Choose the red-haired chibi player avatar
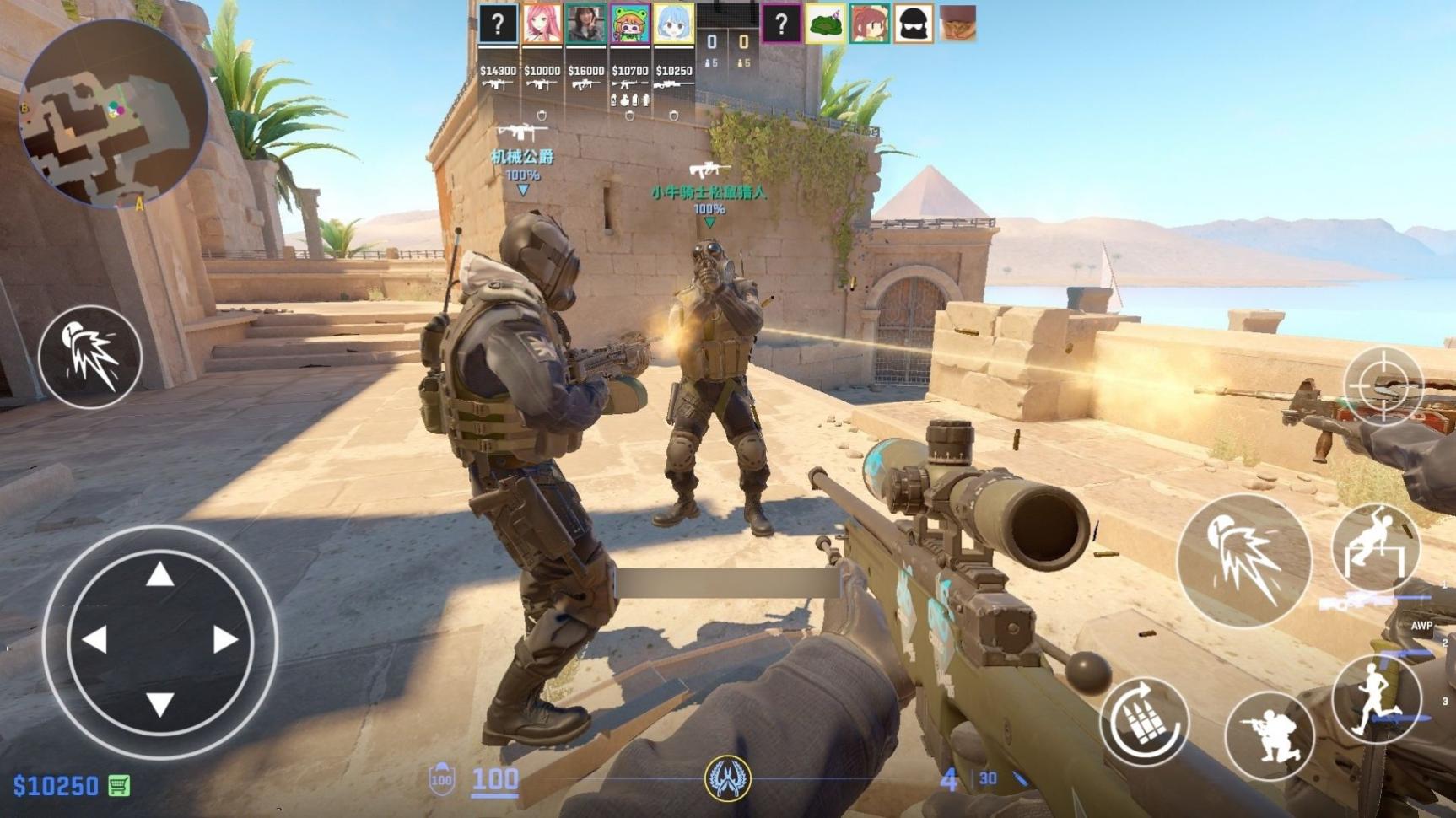 (869, 24)
